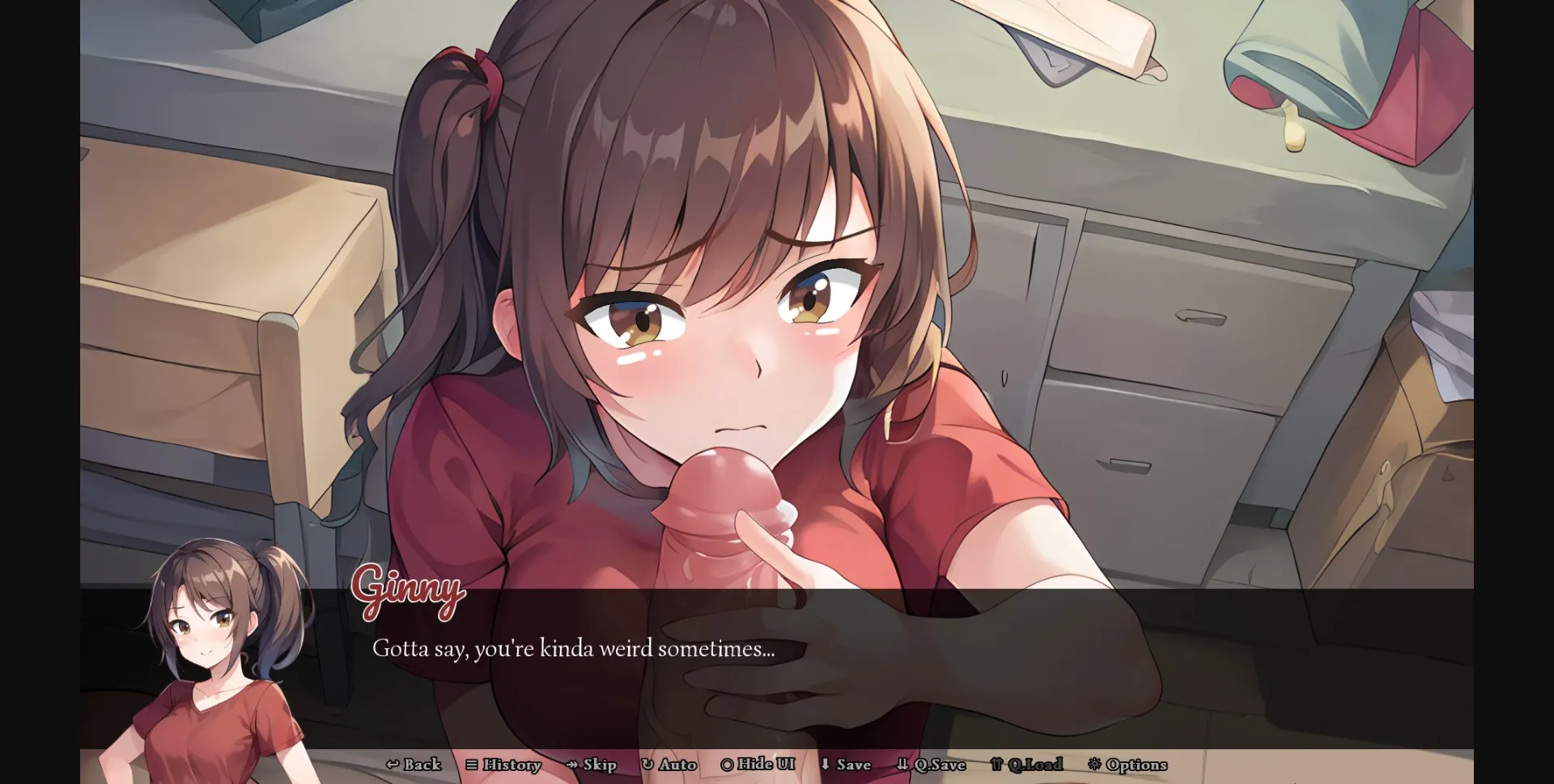Click the rewind icon beside Back
Image resolution: width=1554 pixels, height=784 pixels.
394,765
